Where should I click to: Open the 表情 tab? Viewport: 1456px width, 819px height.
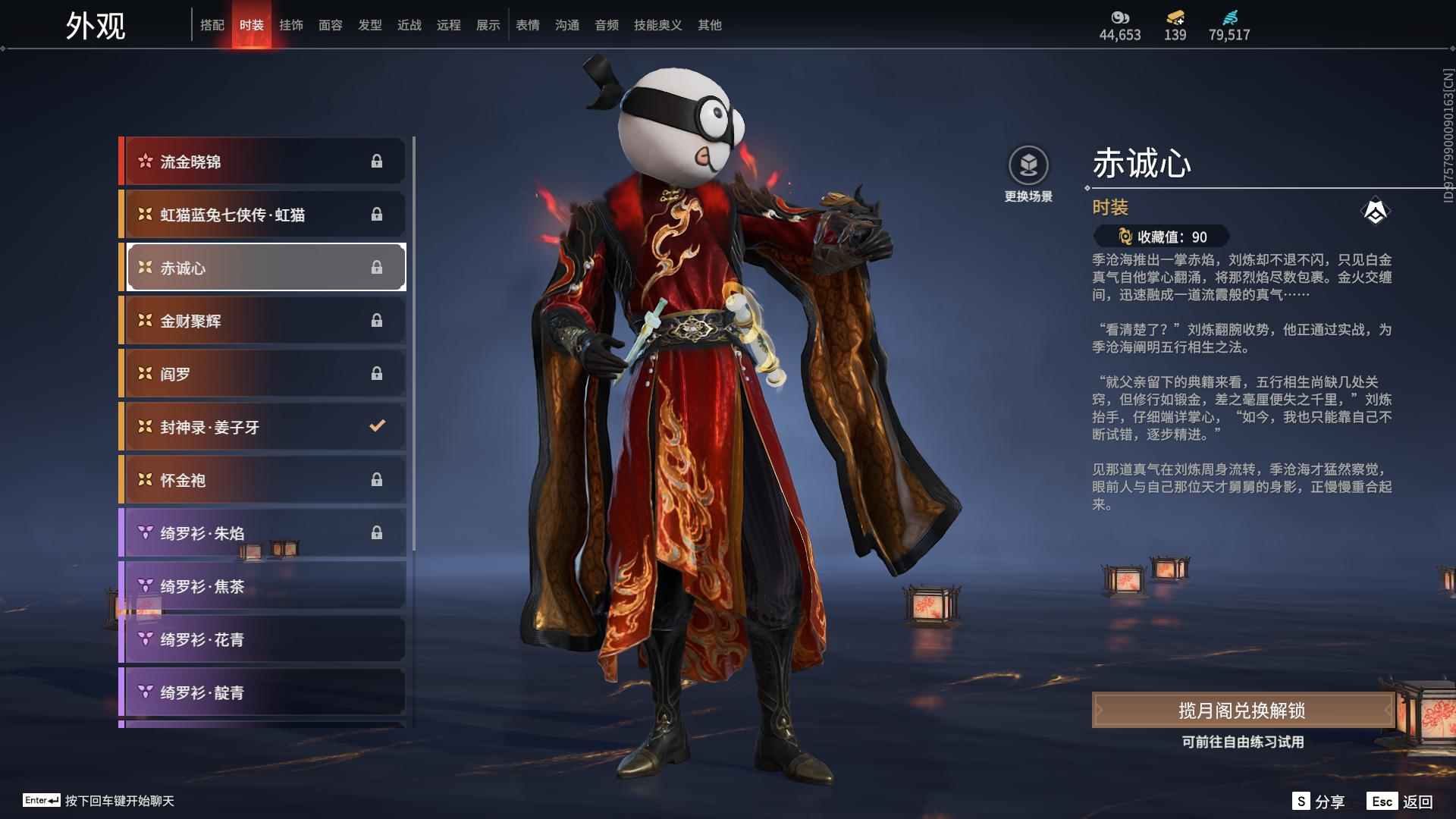click(x=527, y=24)
